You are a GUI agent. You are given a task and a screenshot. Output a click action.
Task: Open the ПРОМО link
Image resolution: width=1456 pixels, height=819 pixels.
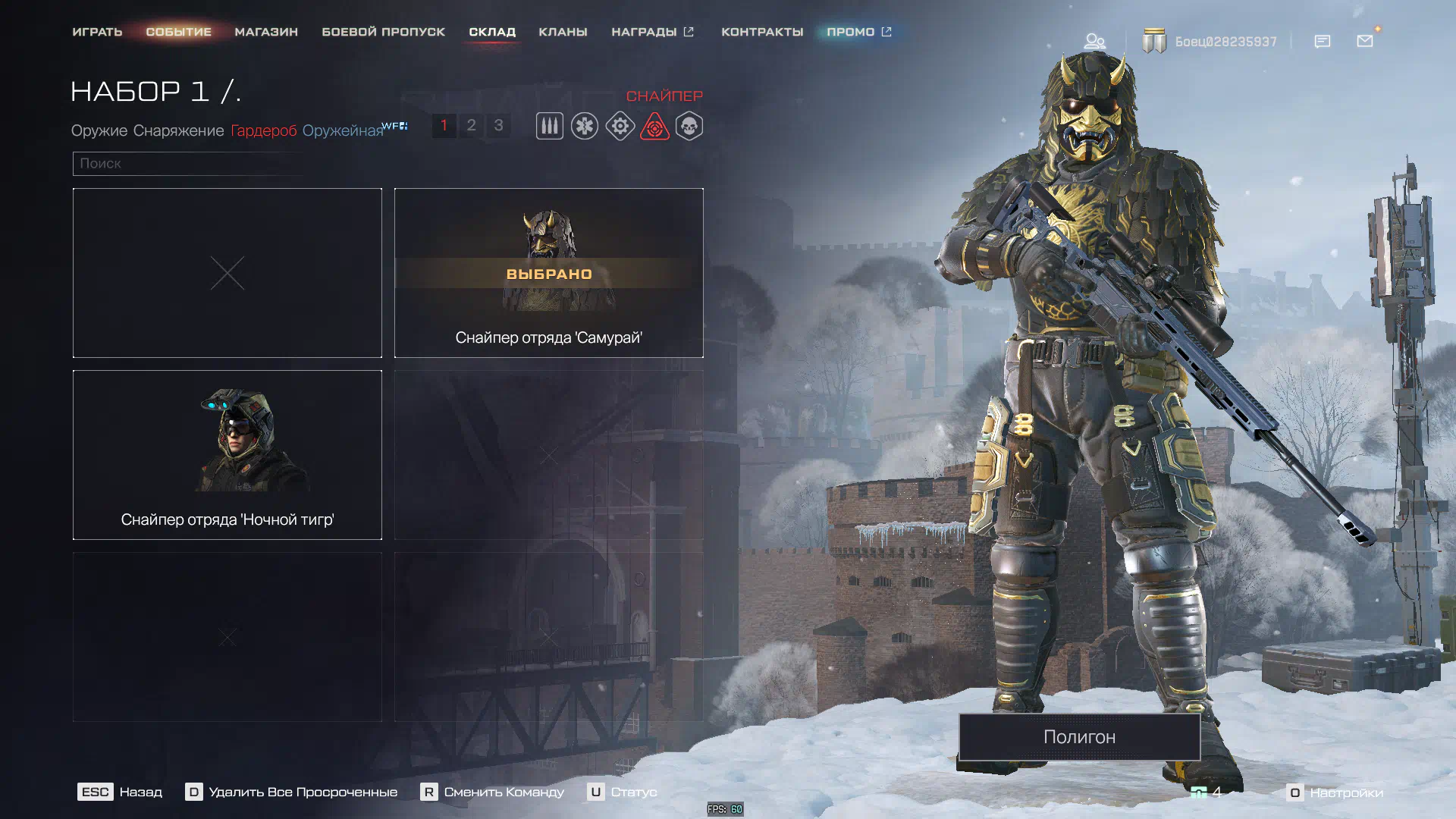858,32
